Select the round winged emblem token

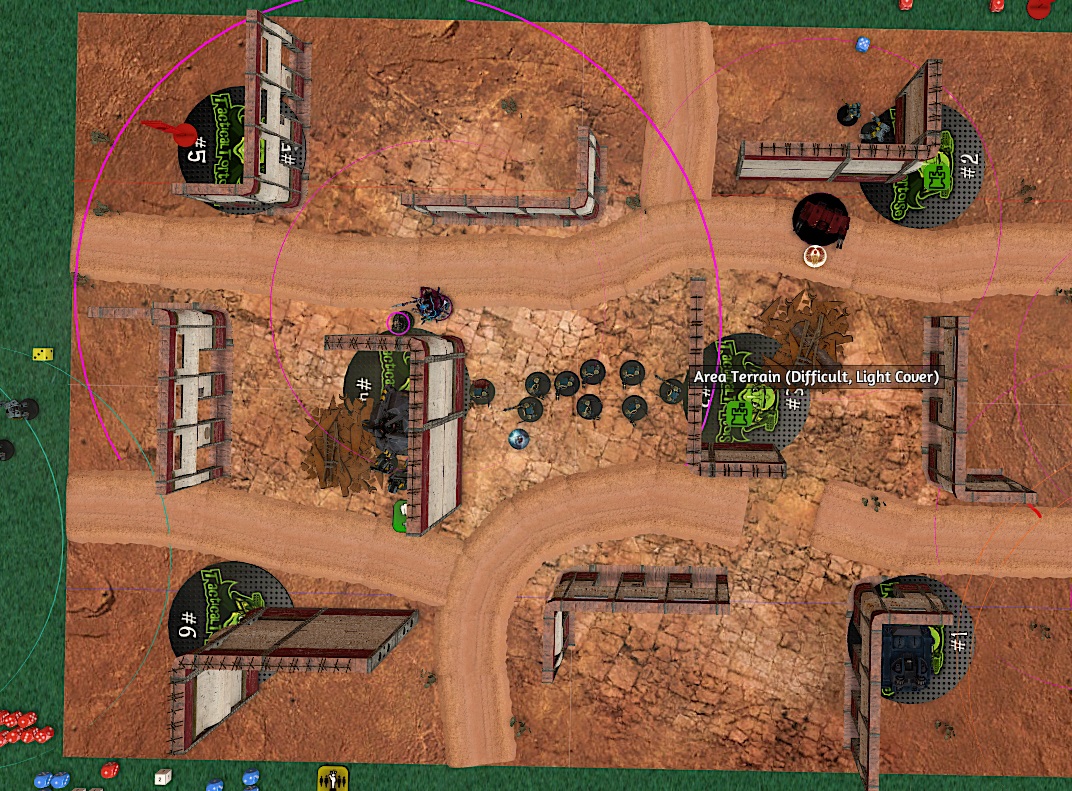click(817, 257)
